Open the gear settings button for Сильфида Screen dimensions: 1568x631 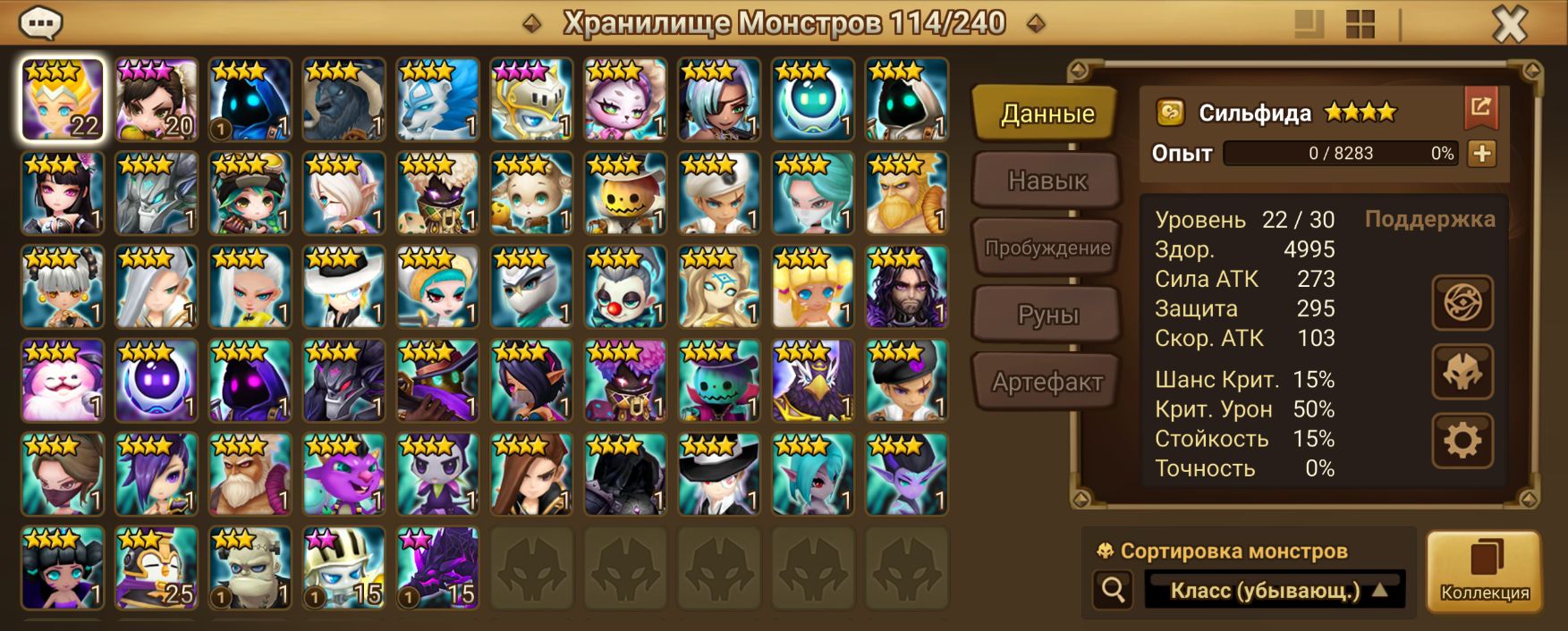[x=1462, y=441]
